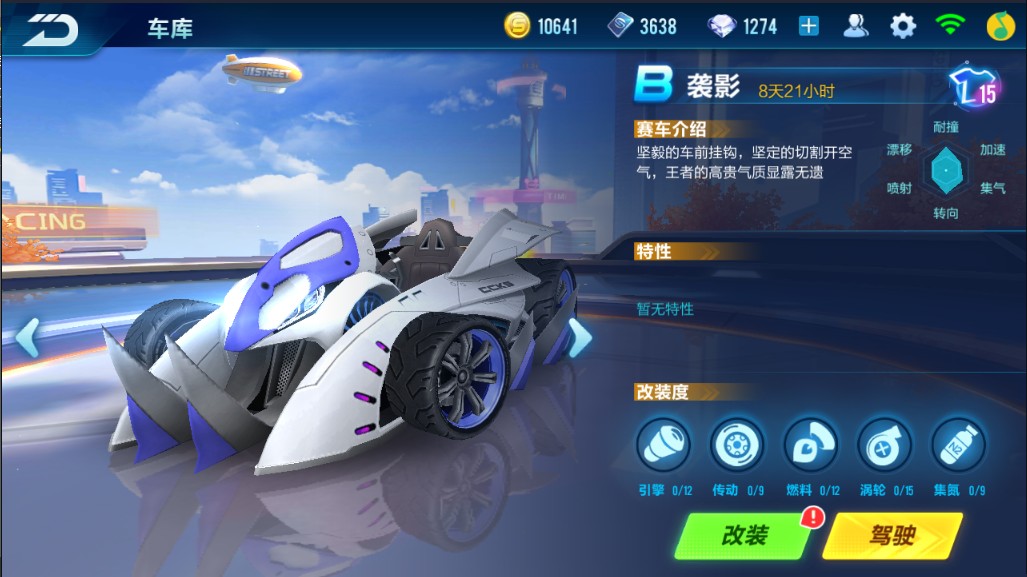Select the 涡轮 turbo upgrade icon
The height and width of the screenshot is (577, 1027).
[x=885, y=444]
